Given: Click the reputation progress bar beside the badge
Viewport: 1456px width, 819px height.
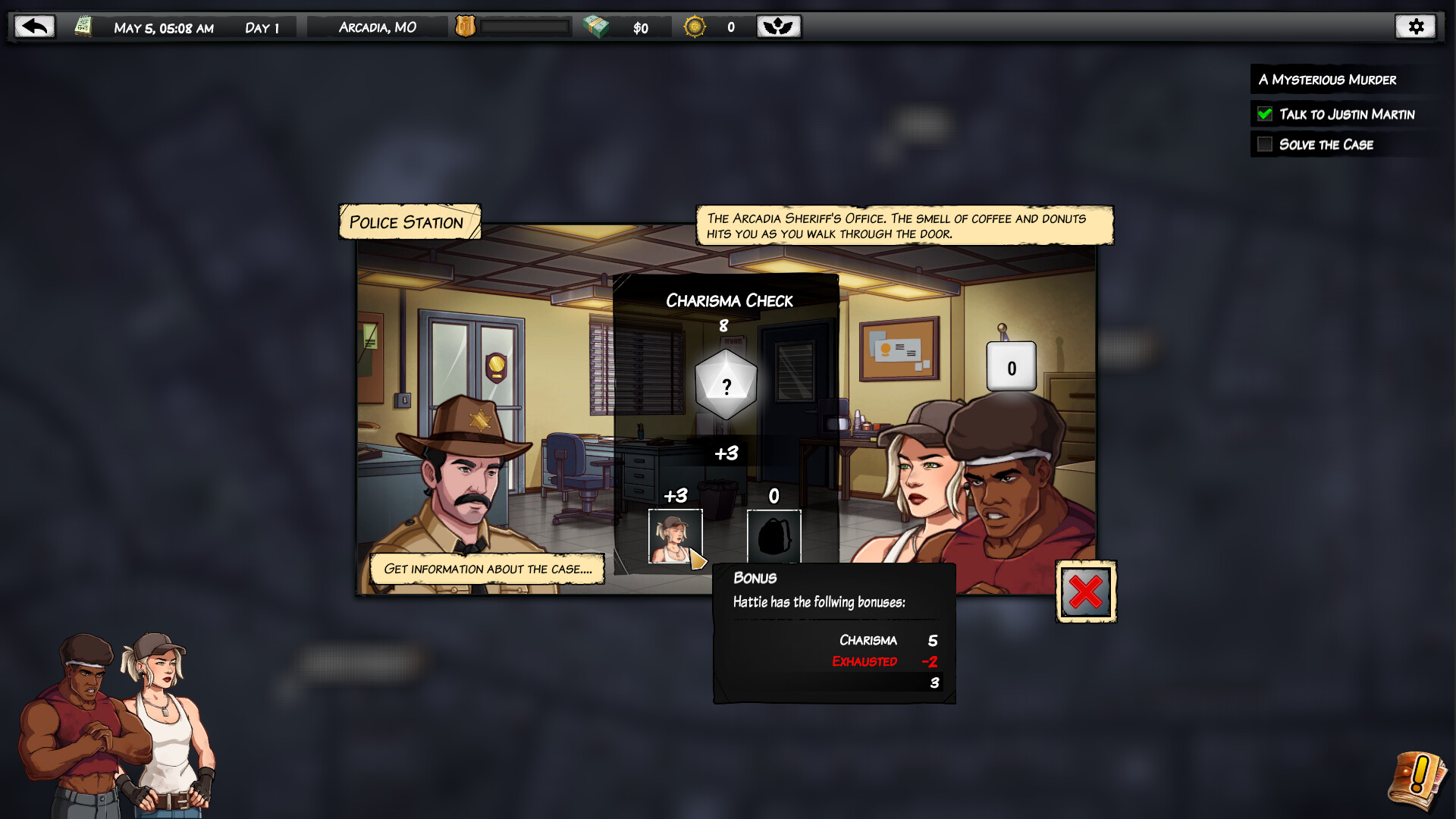Looking at the screenshot, I should pyautogui.click(x=526, y=25).
